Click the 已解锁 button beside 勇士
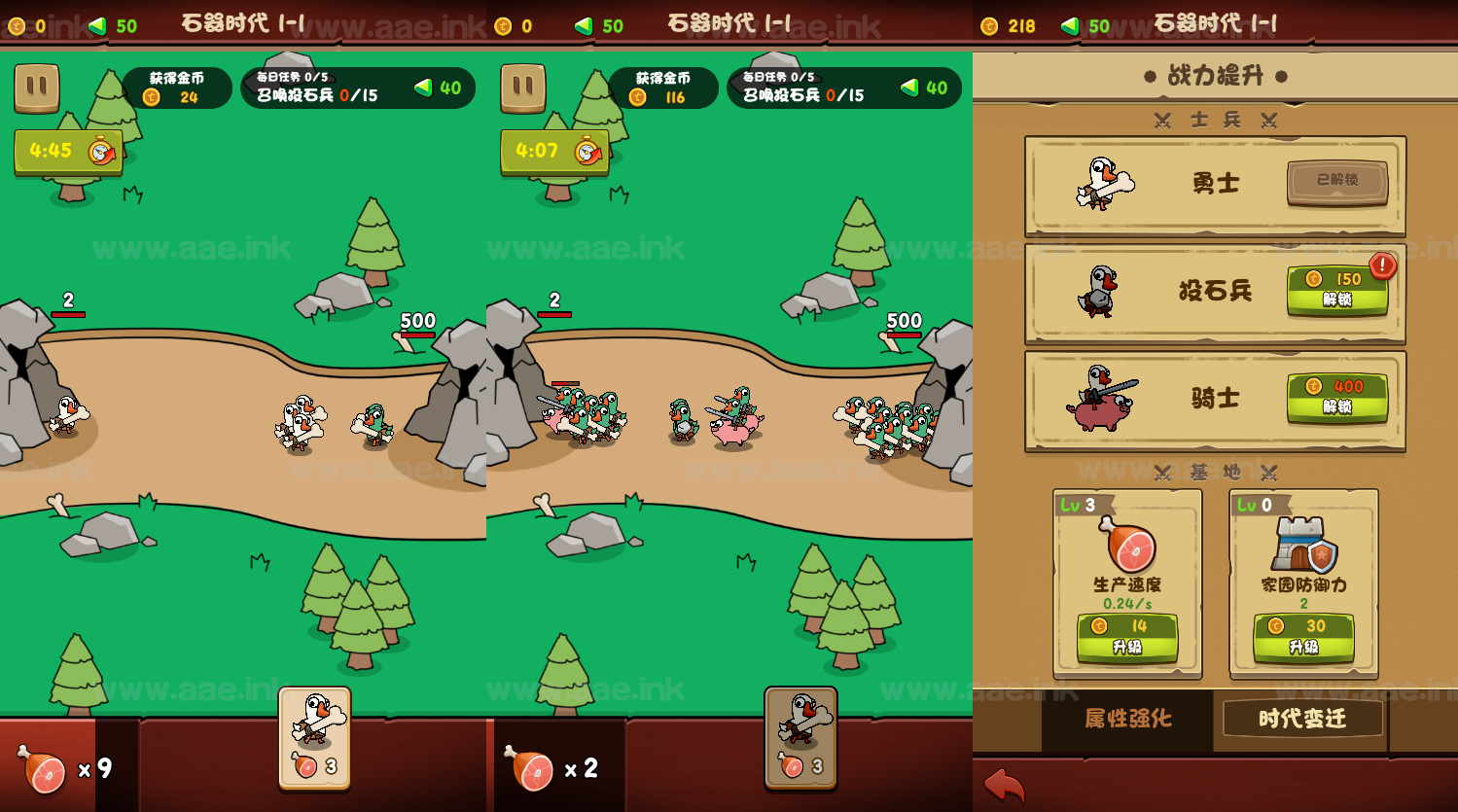The width and height of the screenshot is (1458, 812). [1336, 181]
